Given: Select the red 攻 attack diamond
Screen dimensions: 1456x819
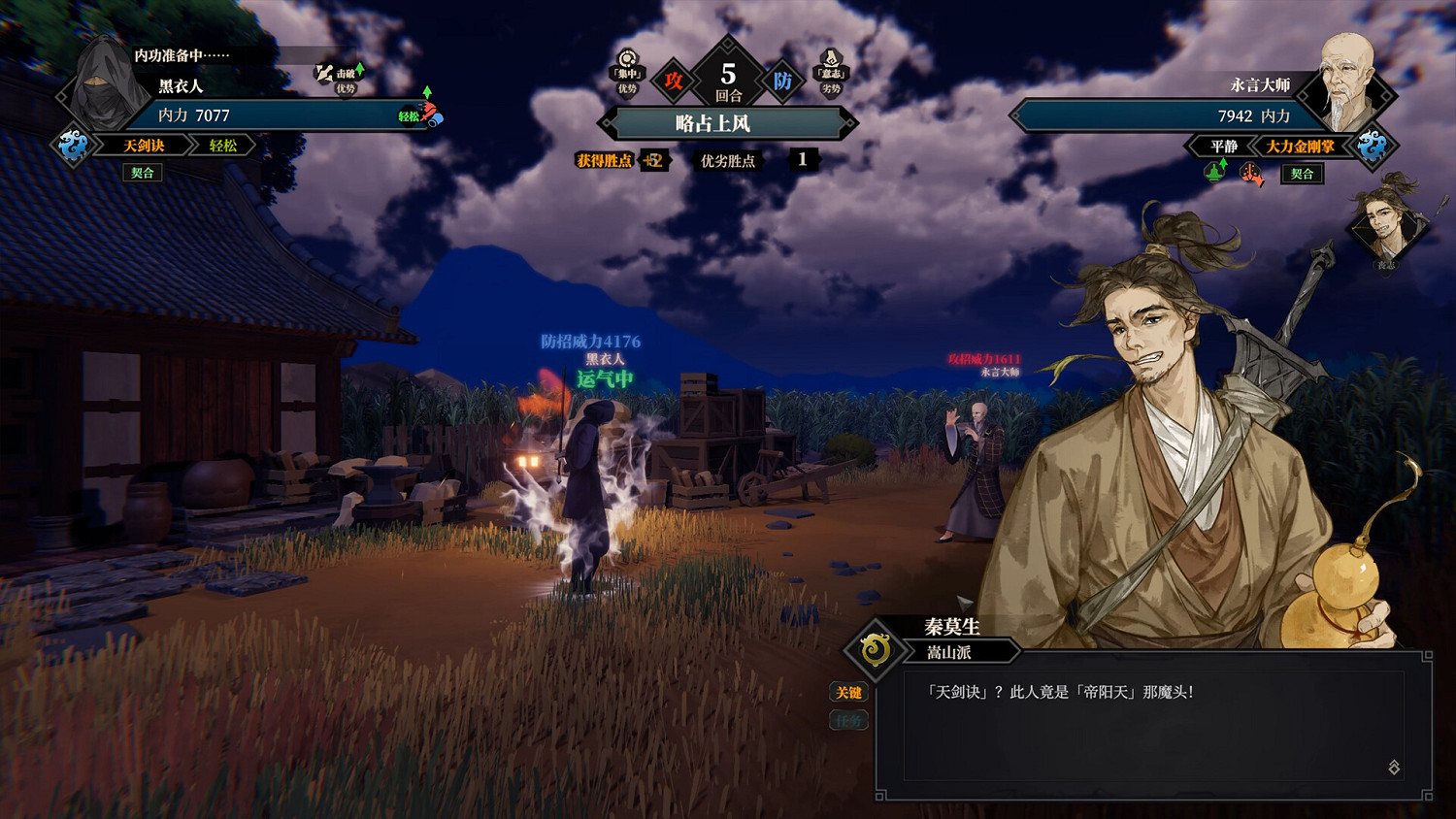Looking at the screenshot, I should tap(674, 82).
